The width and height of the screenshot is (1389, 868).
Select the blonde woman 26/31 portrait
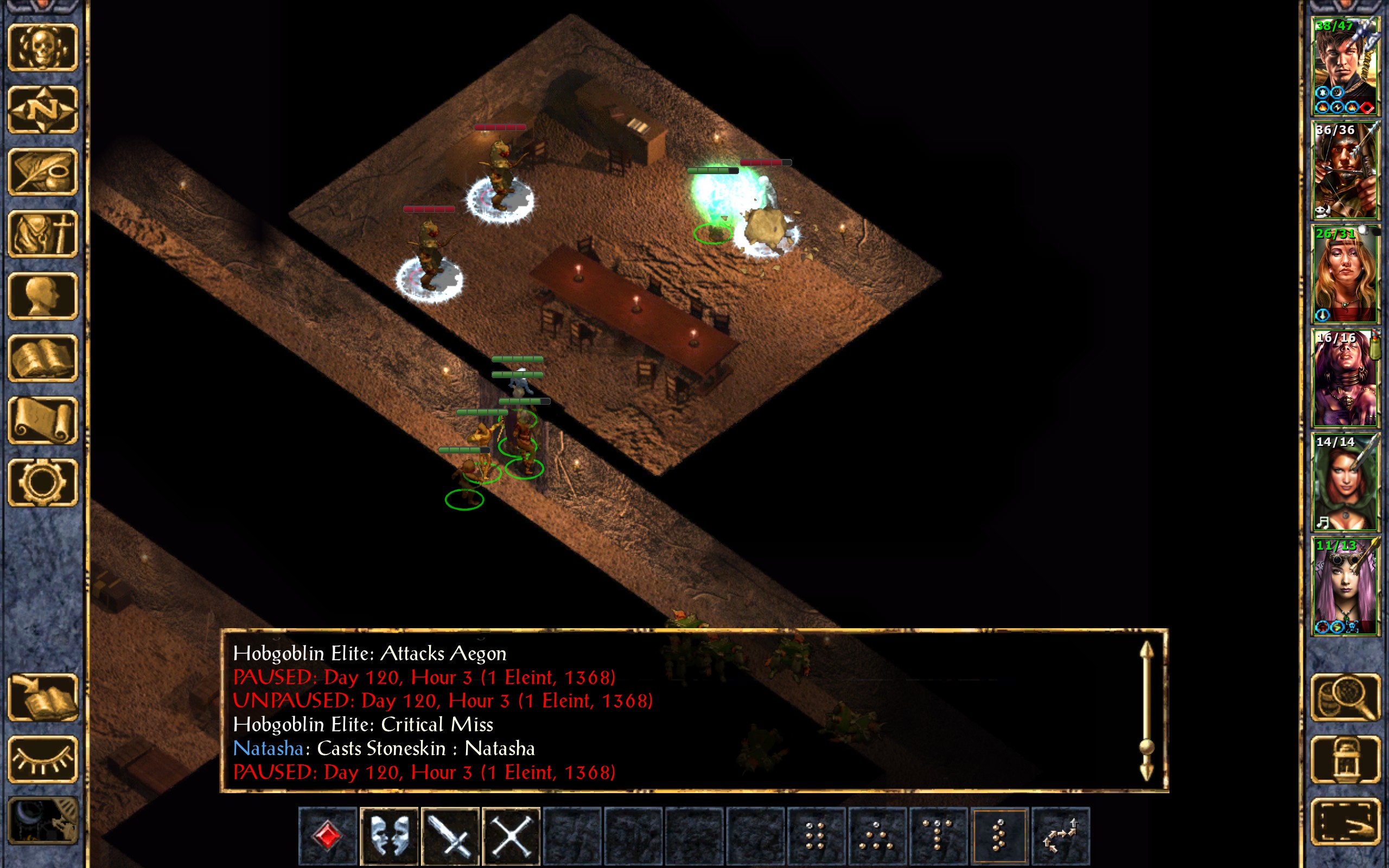point(1345,275)
